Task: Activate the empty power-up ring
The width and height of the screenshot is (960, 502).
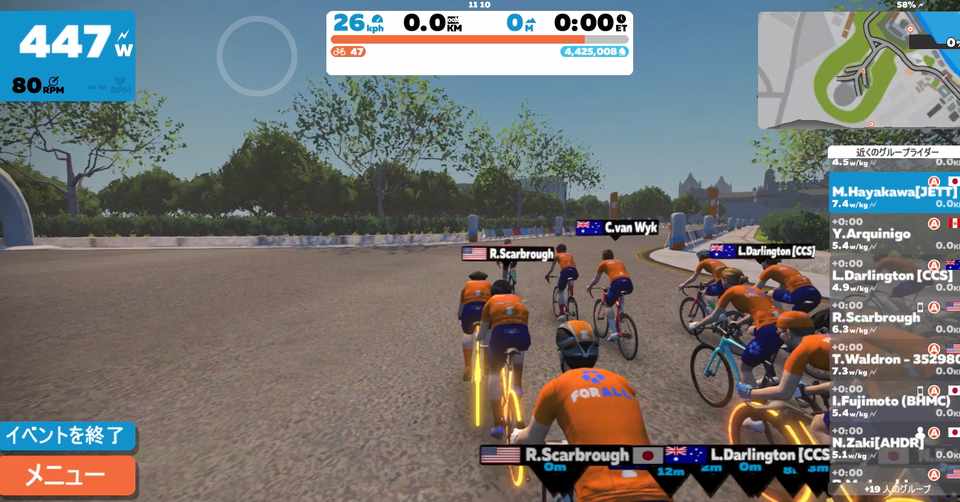Action: point(257,56)
